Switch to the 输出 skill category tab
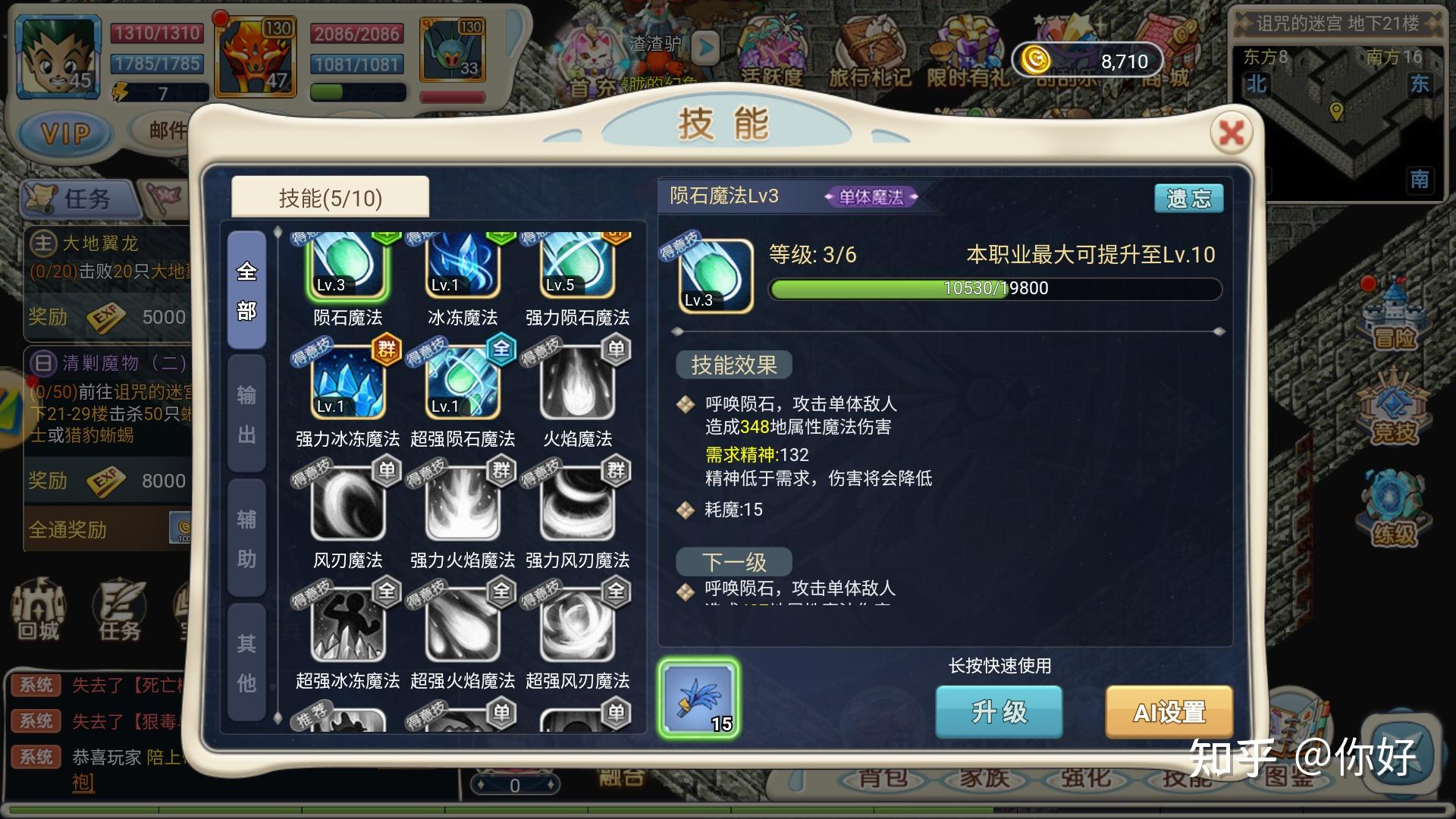This screenshot has height=819, width=1456. (246, 414)
